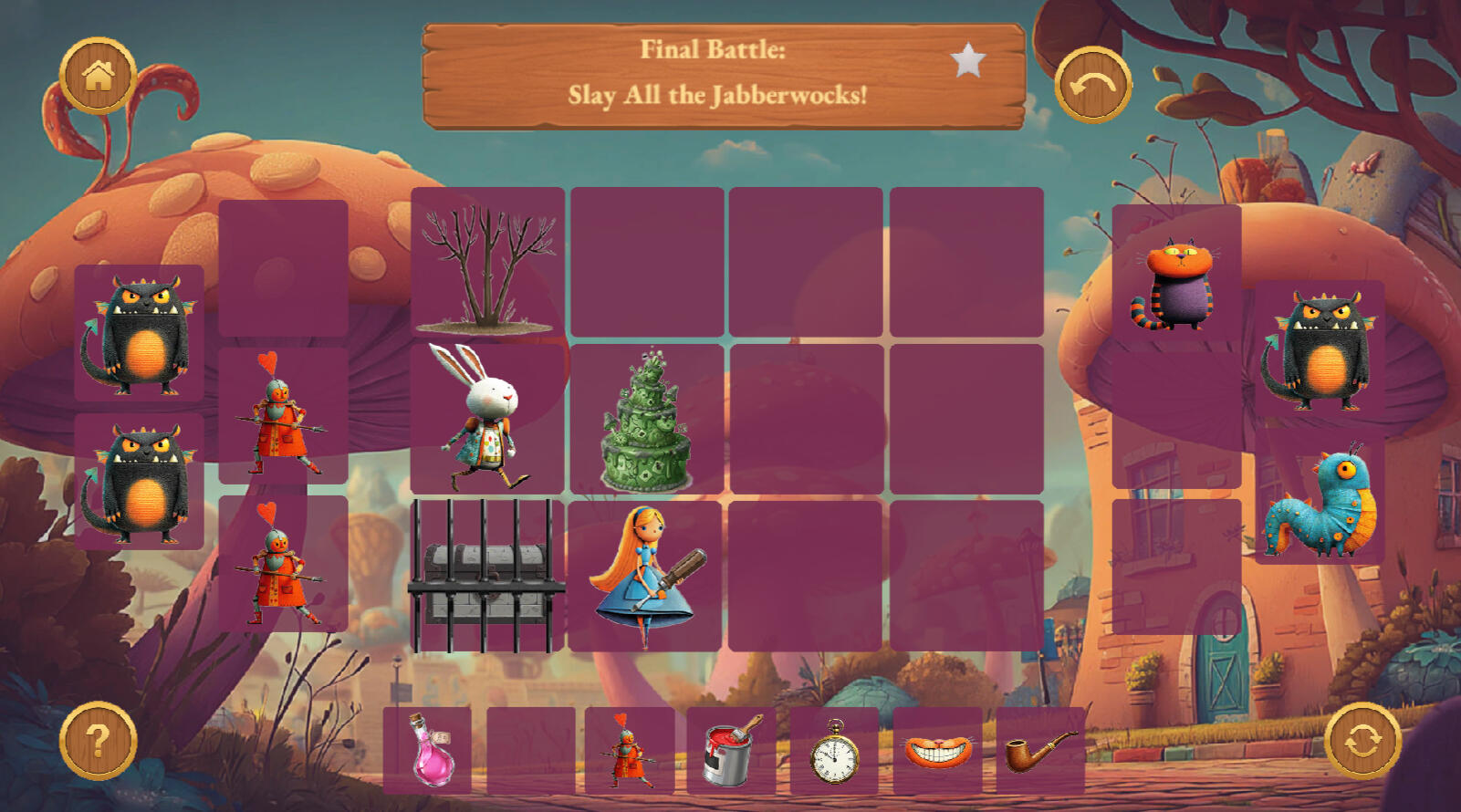The width and height of the screenshot is (1461, 812).
Task: Undo the last move
Action: click(1092, 85)
